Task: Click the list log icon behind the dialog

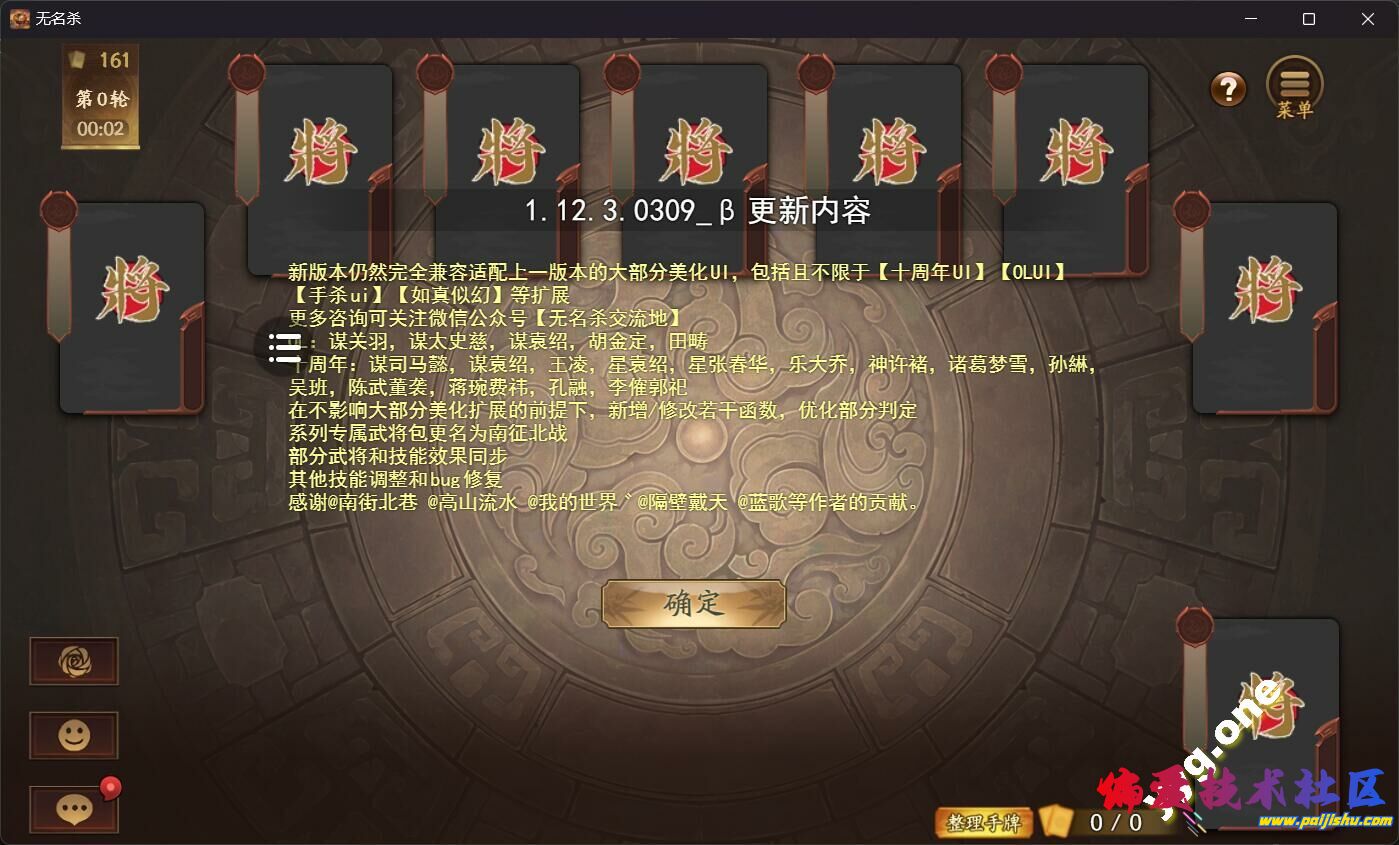Action: pyautogui.click(x=286, y=347)
